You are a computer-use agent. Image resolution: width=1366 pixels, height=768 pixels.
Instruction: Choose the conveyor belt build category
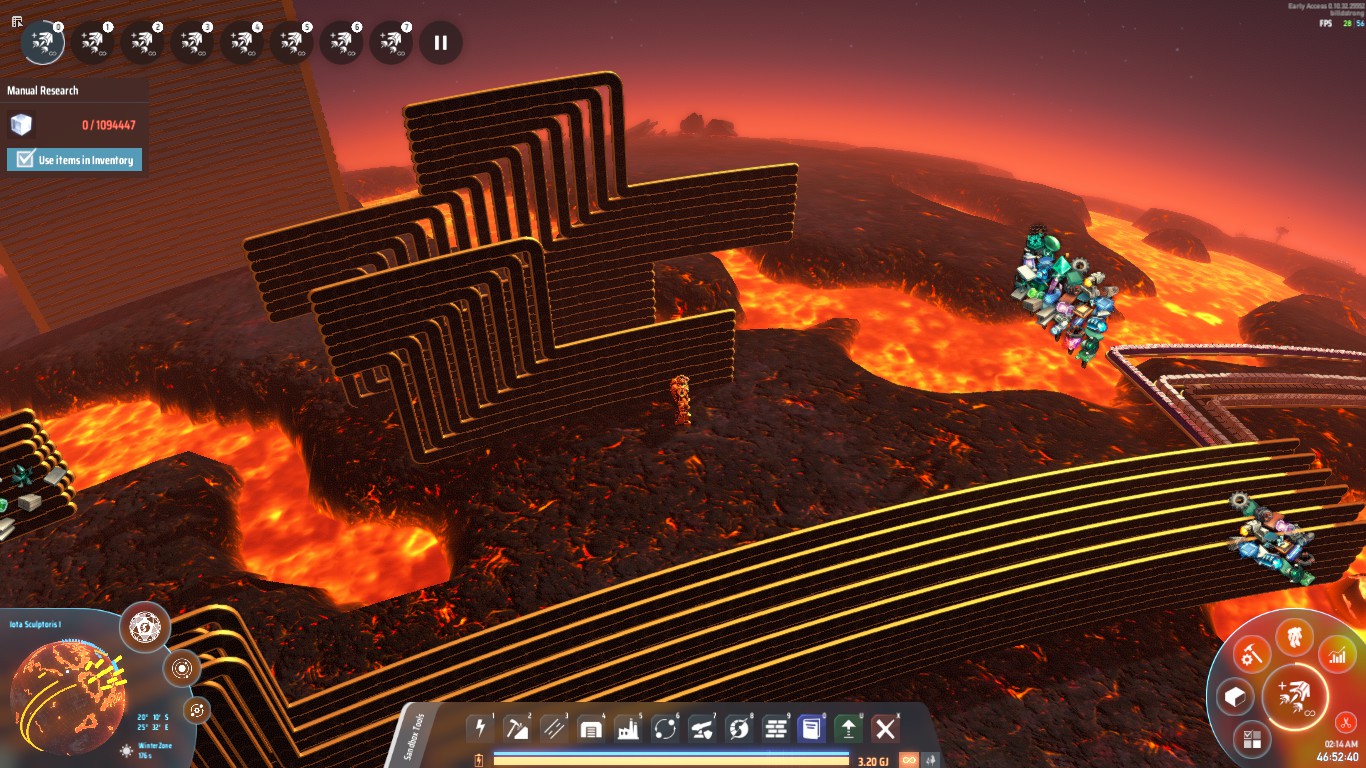[x=553, y=728]
